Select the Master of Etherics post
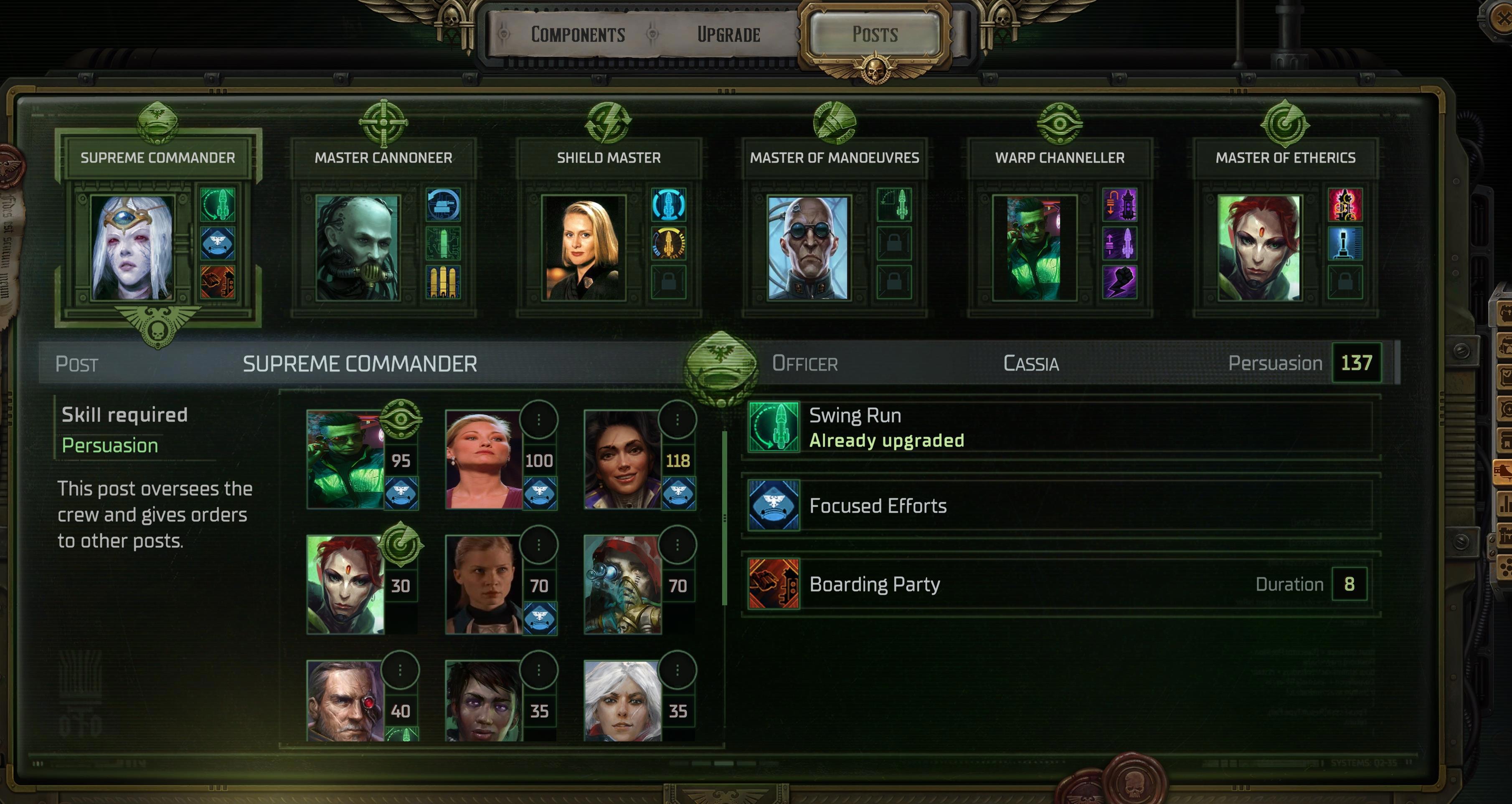This screenshot has height=804, width=1512. [x=1285, y=157]
